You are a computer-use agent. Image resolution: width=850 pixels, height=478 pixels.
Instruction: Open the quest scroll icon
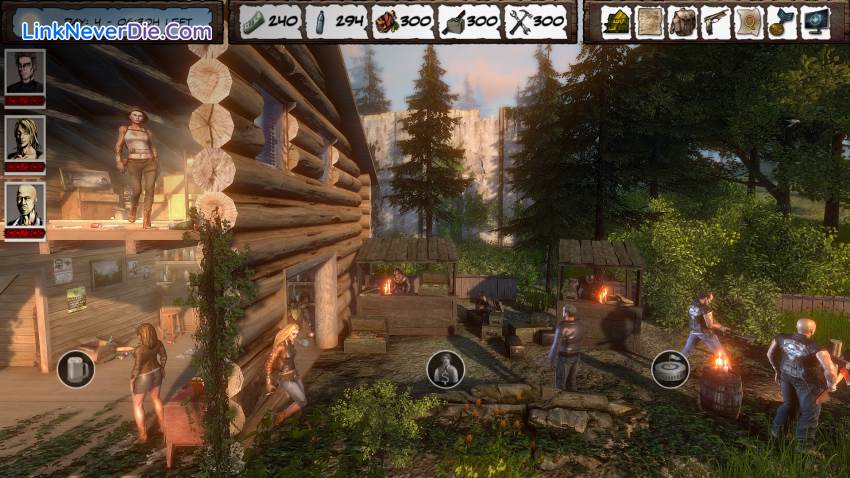(x=748, y=21)
